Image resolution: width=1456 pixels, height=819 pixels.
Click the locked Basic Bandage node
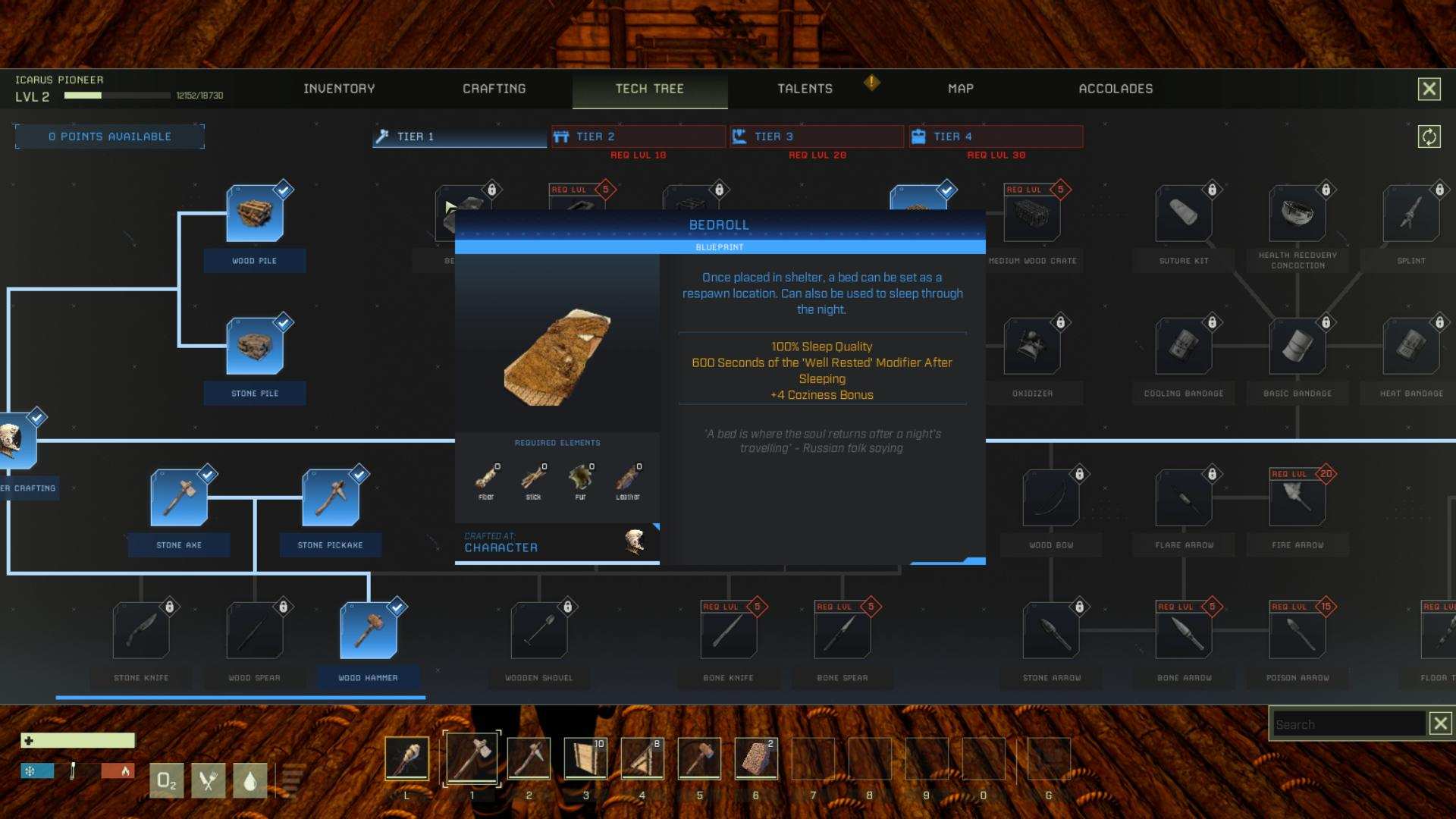pos(1298,347)
